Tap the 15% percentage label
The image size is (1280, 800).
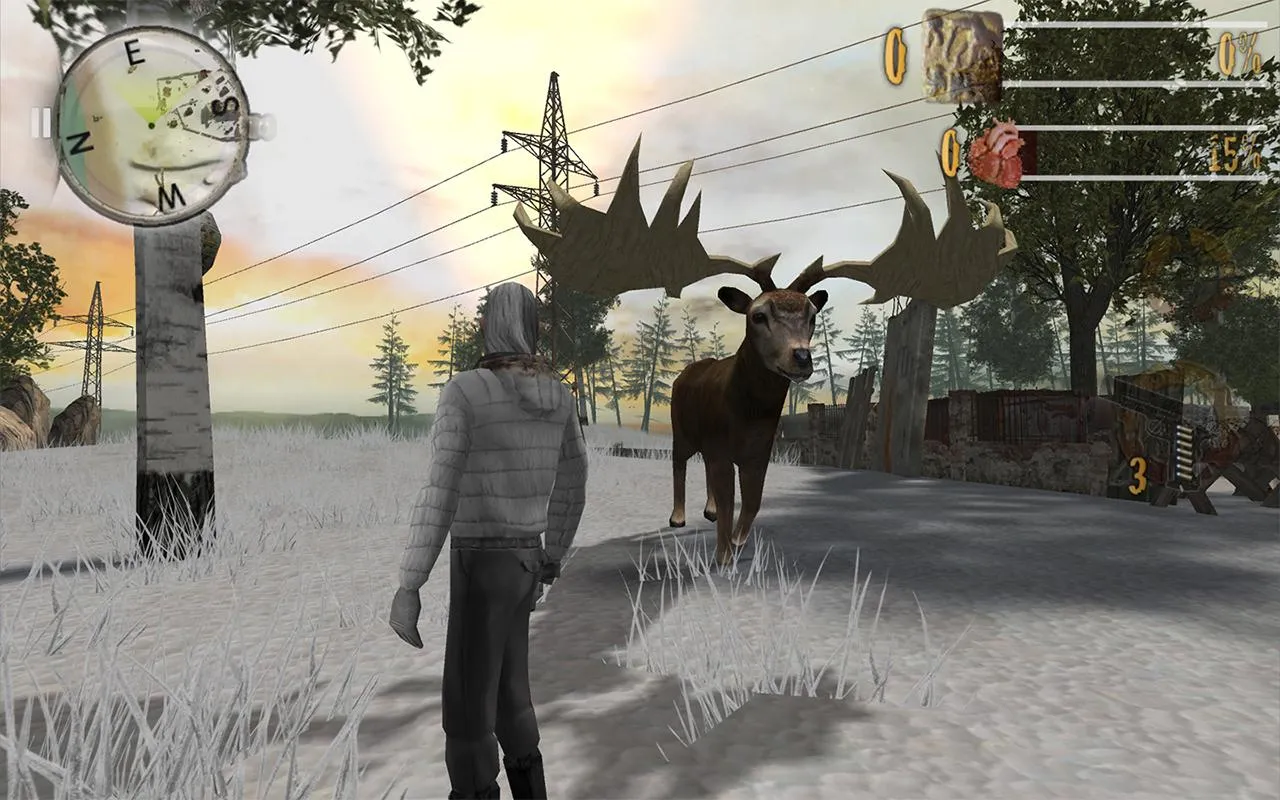1234,152
